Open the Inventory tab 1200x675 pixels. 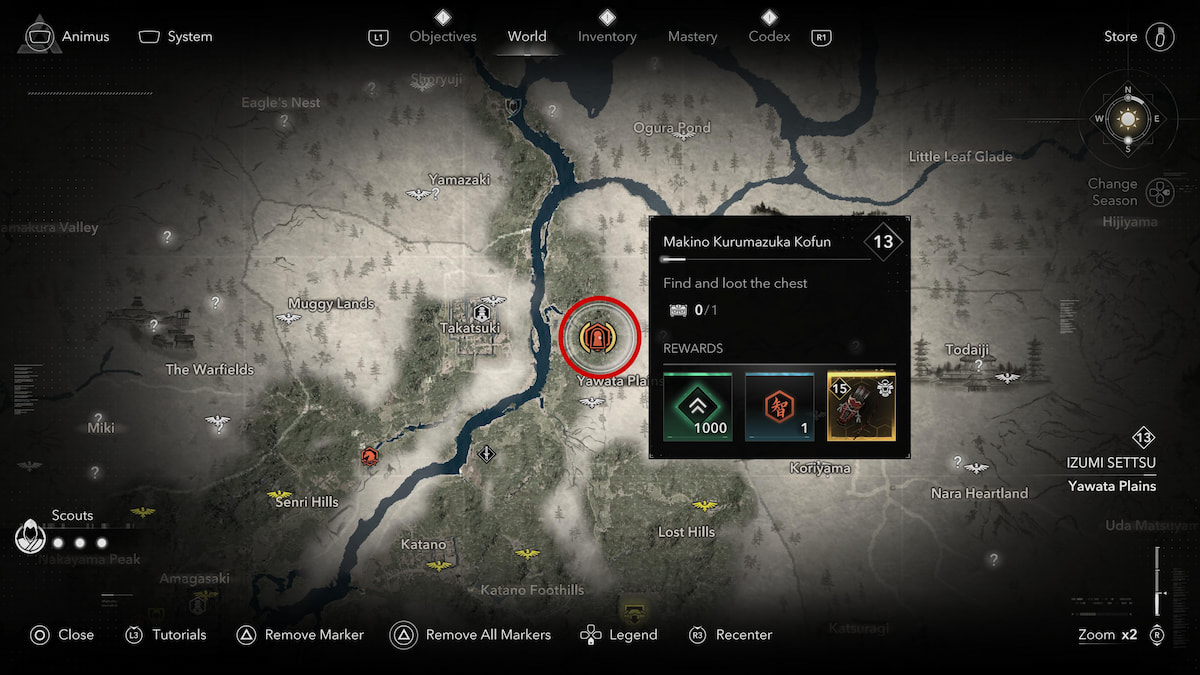click(607, 37)
